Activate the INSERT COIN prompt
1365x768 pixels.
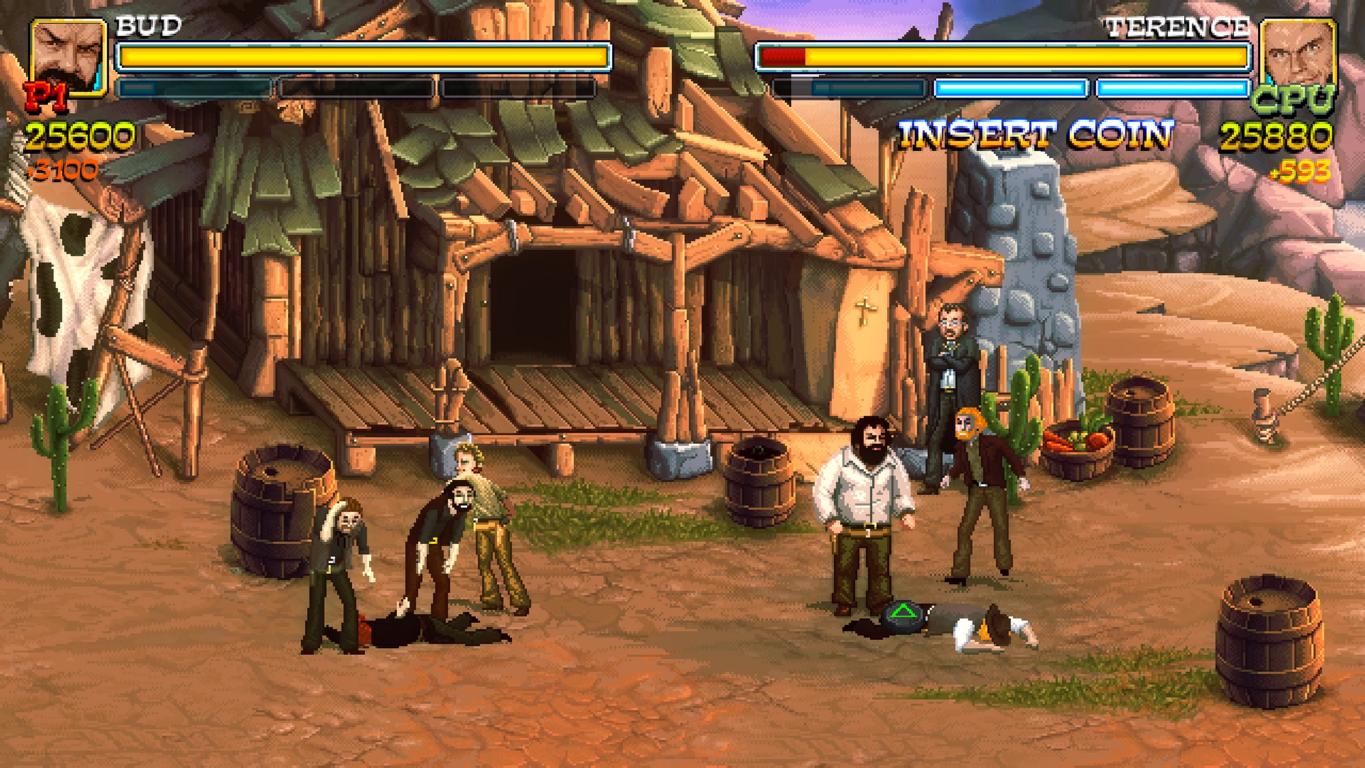(1035, 135)
